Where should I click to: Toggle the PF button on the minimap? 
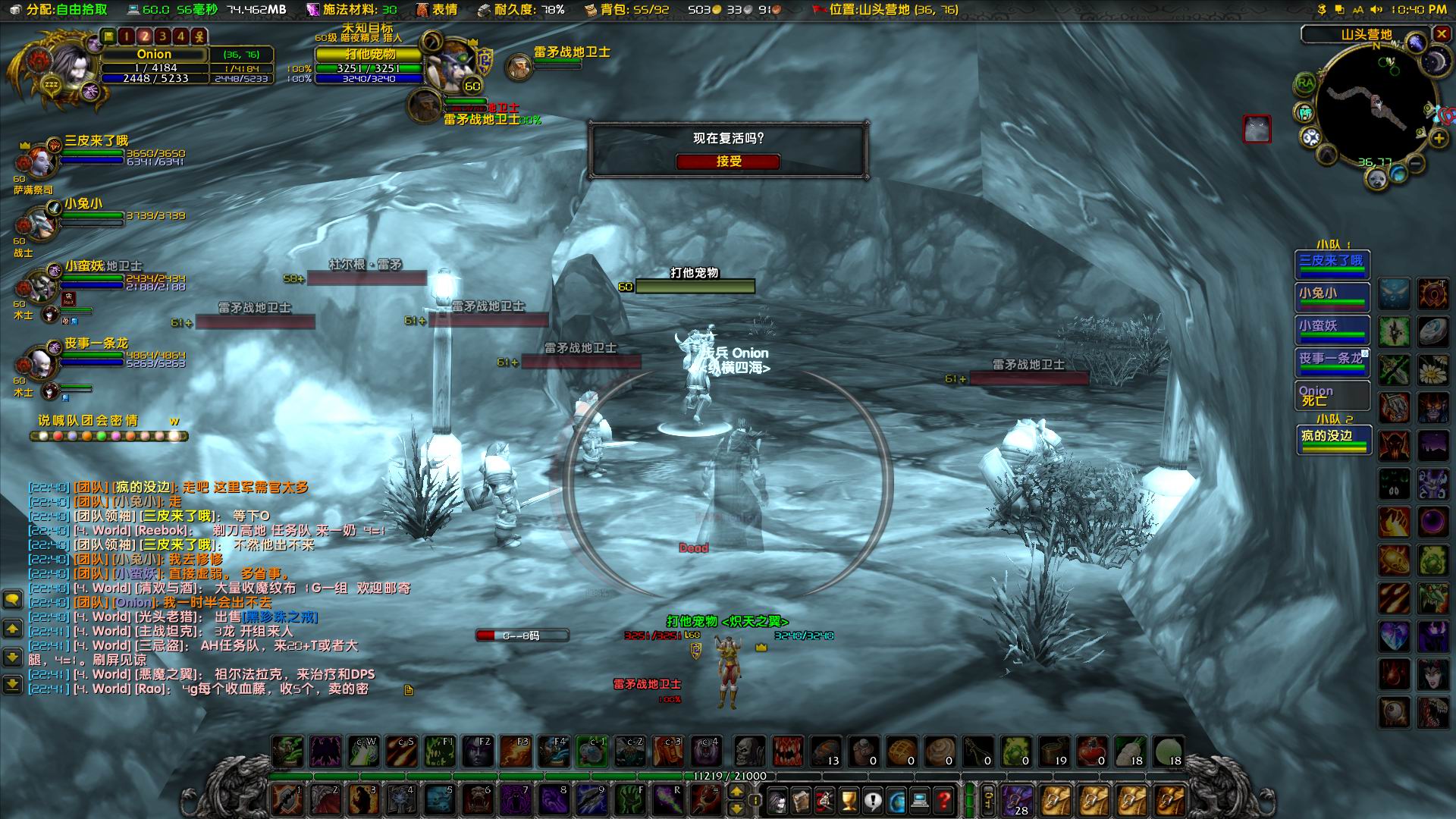point(1304,111)
